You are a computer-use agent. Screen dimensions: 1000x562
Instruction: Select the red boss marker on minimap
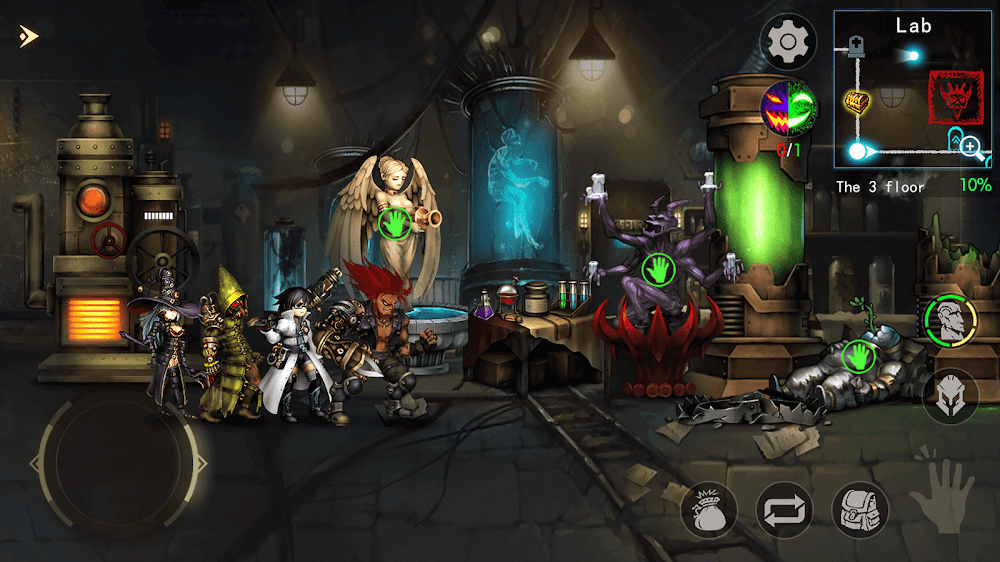coord(956,97)
